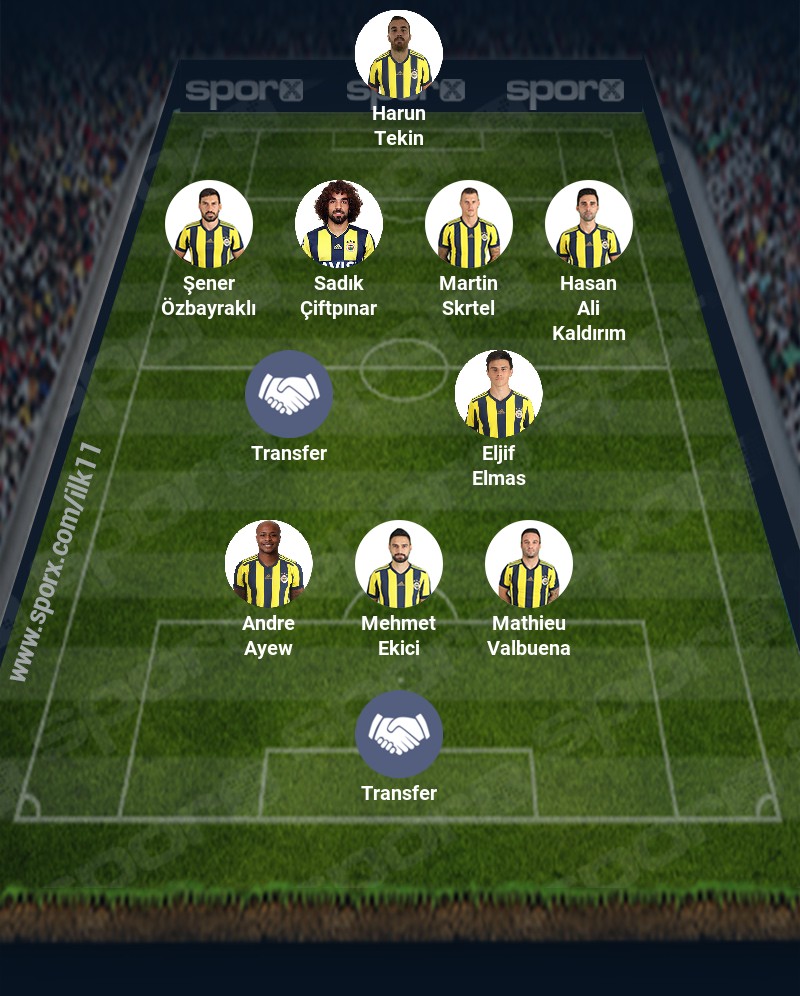Choose Hasan Ali Kaldırım's portrait
Image resolution: width=800 pixels, height=996 pixels.
(589, 224)
